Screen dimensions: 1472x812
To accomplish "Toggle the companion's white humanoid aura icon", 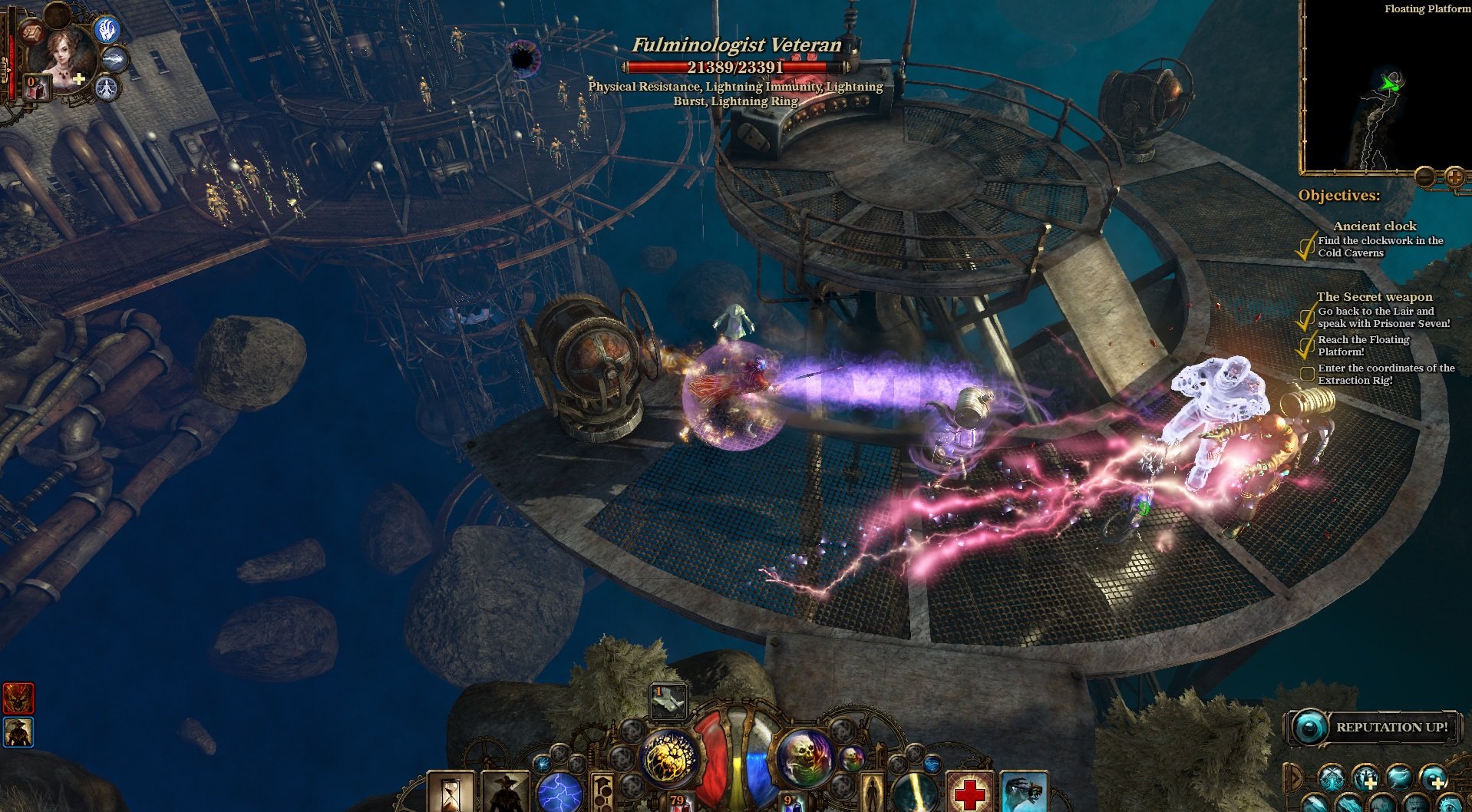I will tap(107, 88).
